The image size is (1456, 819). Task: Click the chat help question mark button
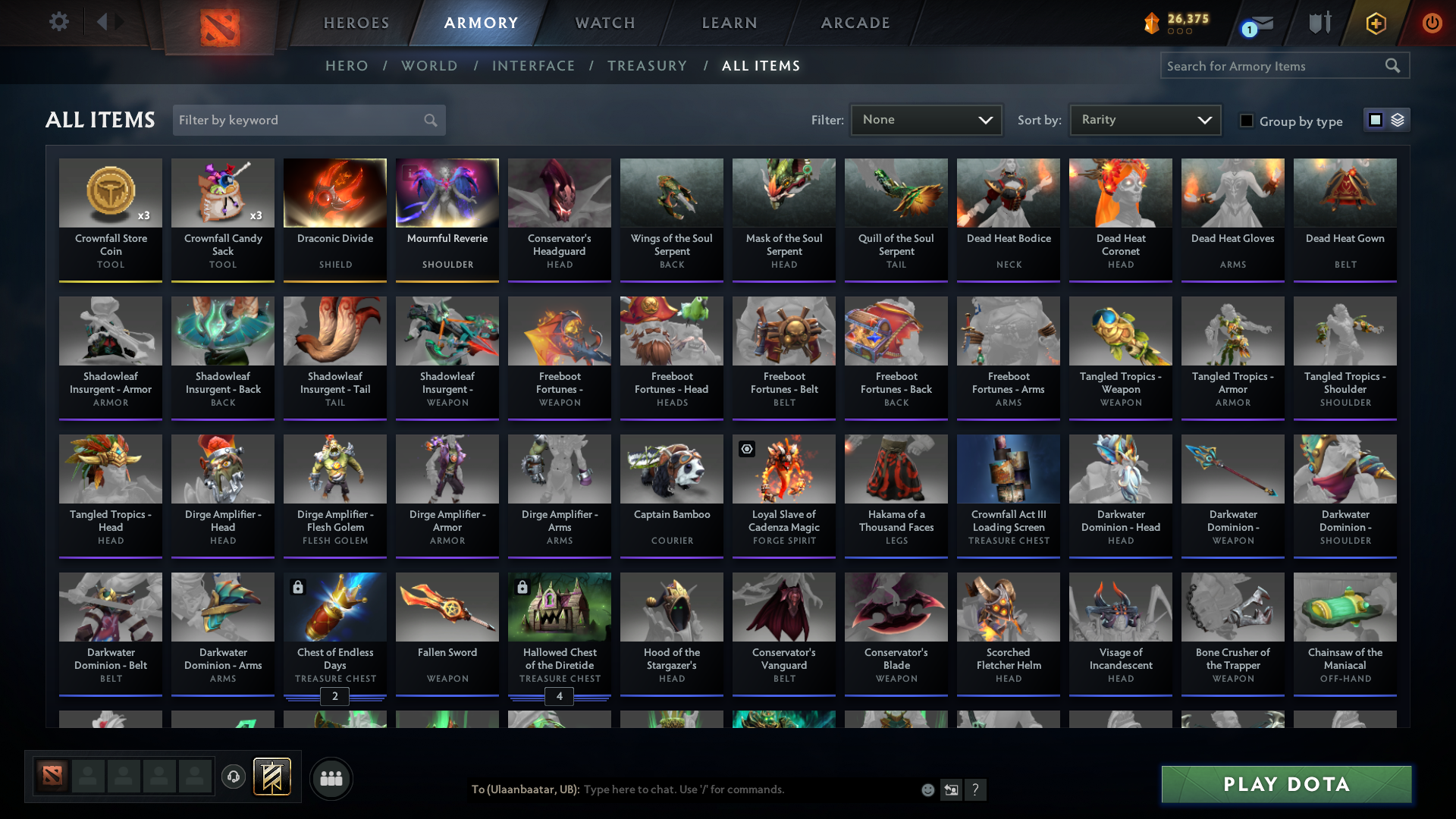coord(977,789)
